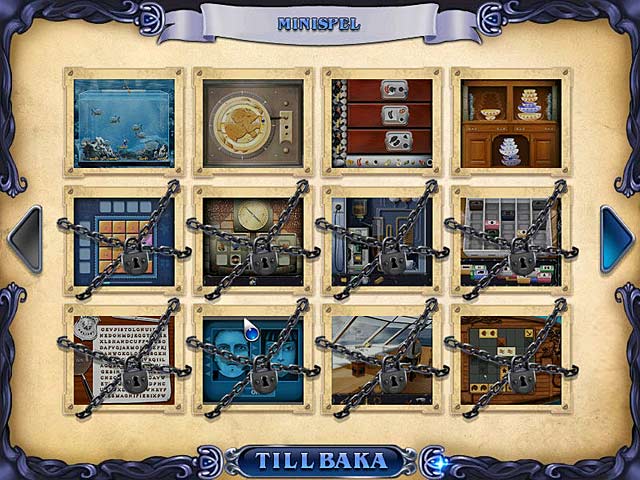Click the locked wooden blocks minigame
This screenshot has height=480, width=640.
click(x=510, y=360)
